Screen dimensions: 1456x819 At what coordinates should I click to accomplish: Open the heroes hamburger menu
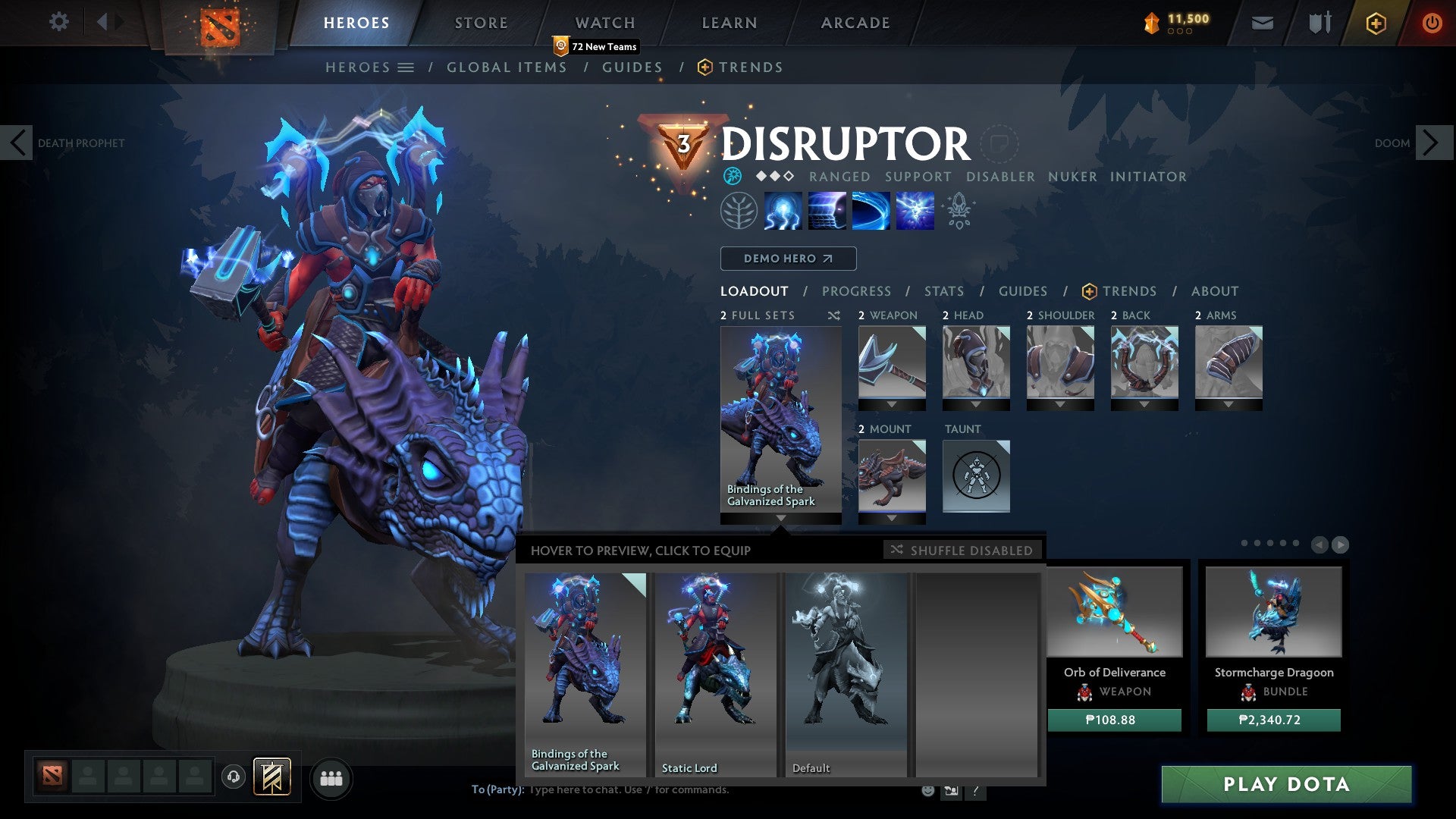(x=407, y=67)
